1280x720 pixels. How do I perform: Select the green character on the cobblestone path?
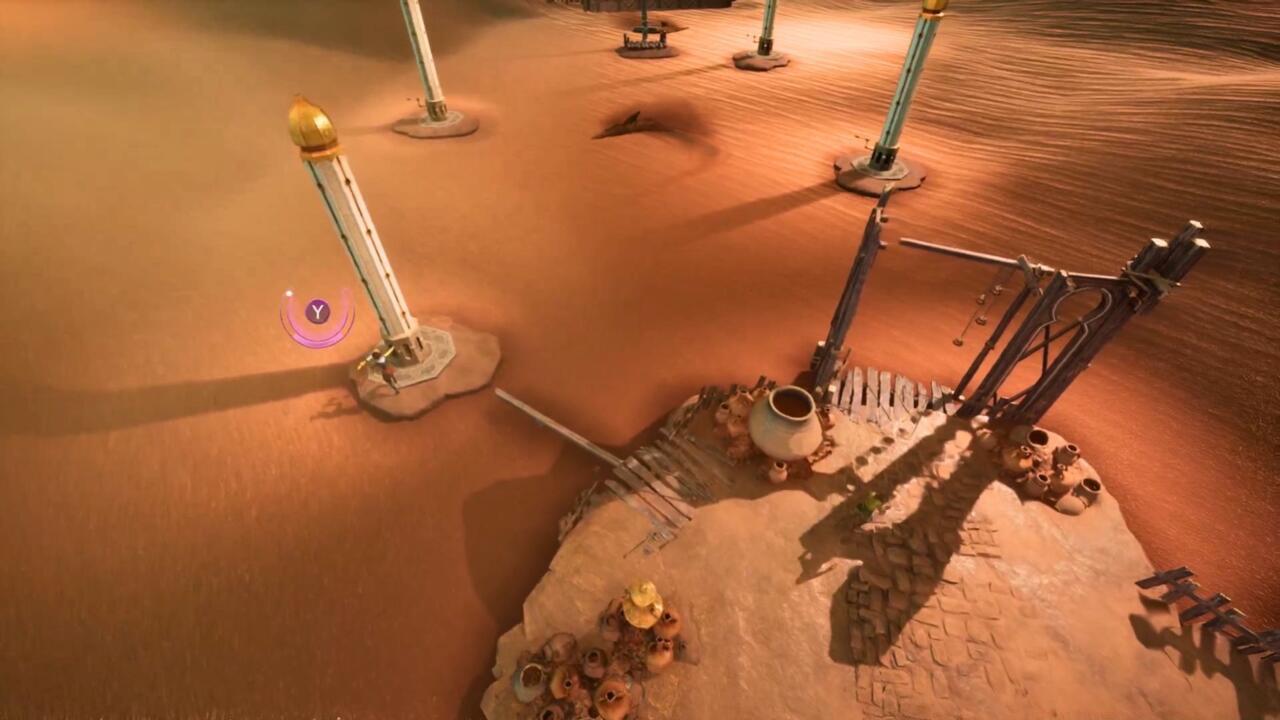coord(869,501)
